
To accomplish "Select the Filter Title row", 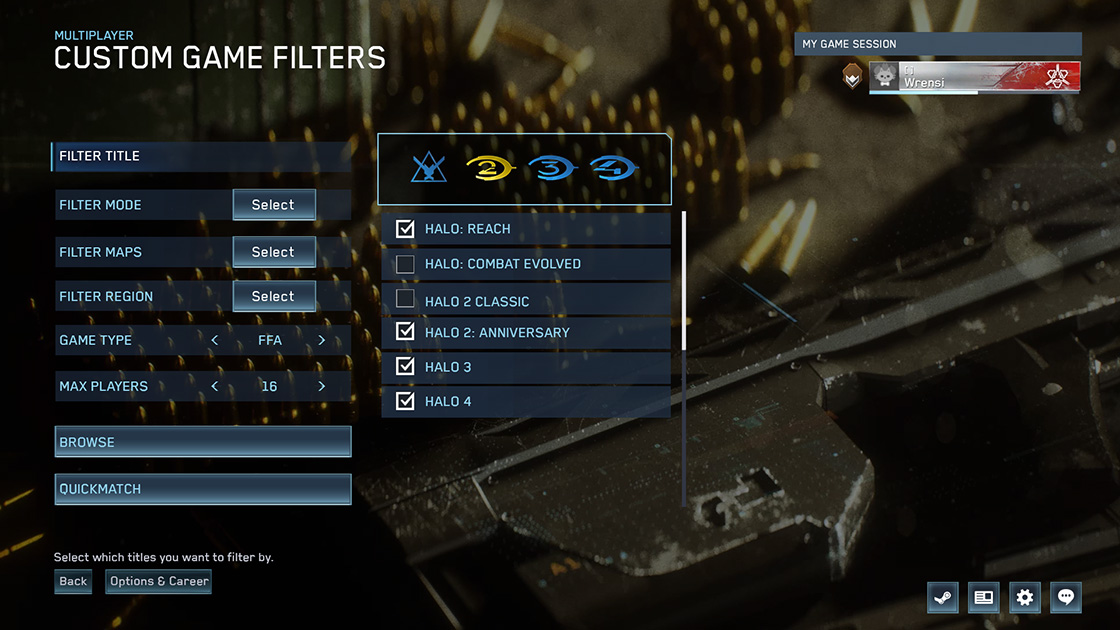I will tap(200, 156).
